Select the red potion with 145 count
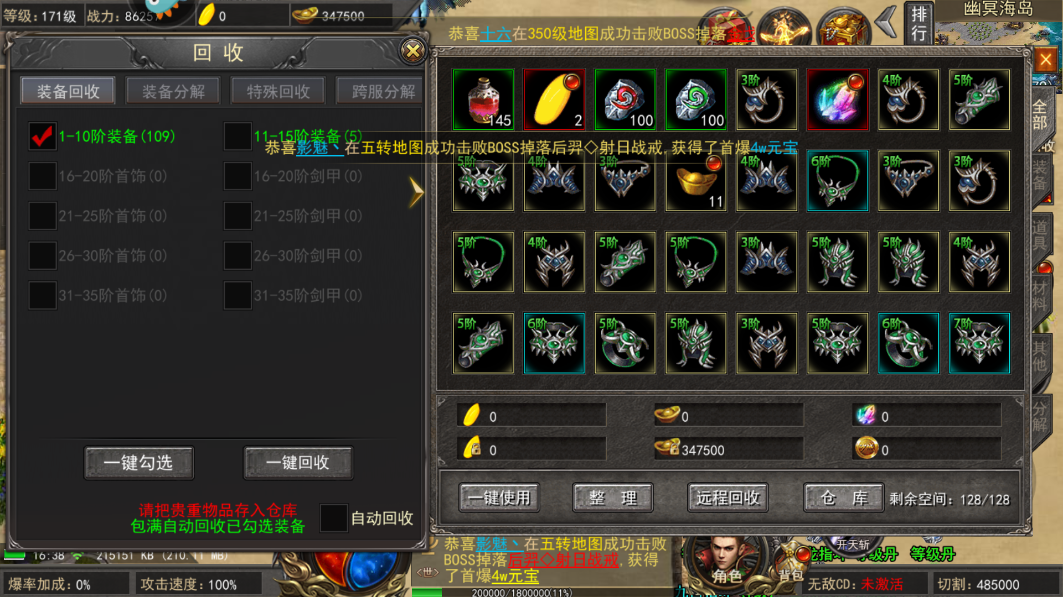Image resolution: width=1063 pixels, height=597 pixels. pyautogui.click(x=483, y=100)
